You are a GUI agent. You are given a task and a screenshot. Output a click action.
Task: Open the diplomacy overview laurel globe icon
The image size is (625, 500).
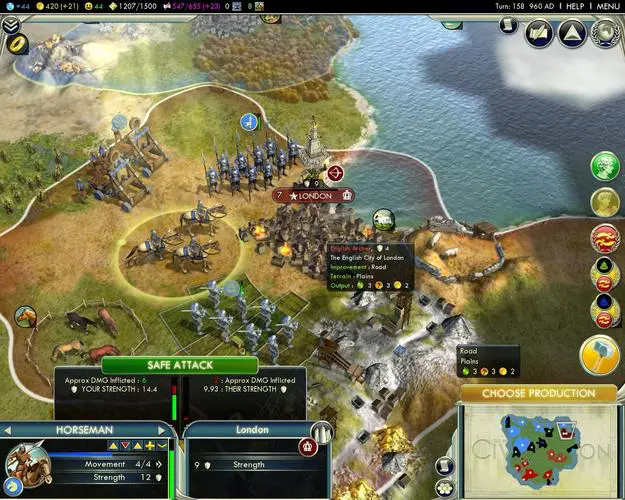coord(605,34)
